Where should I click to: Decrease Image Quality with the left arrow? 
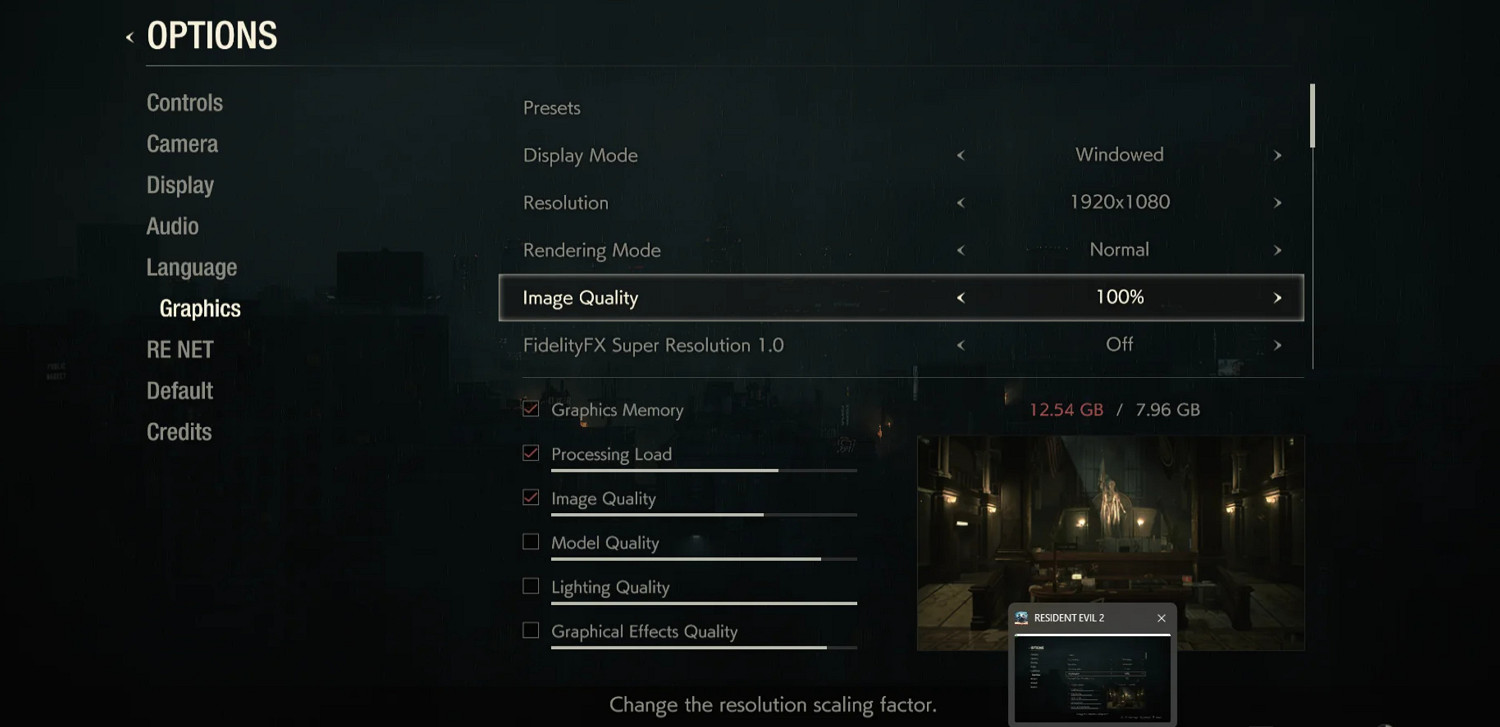pos(960,297)
